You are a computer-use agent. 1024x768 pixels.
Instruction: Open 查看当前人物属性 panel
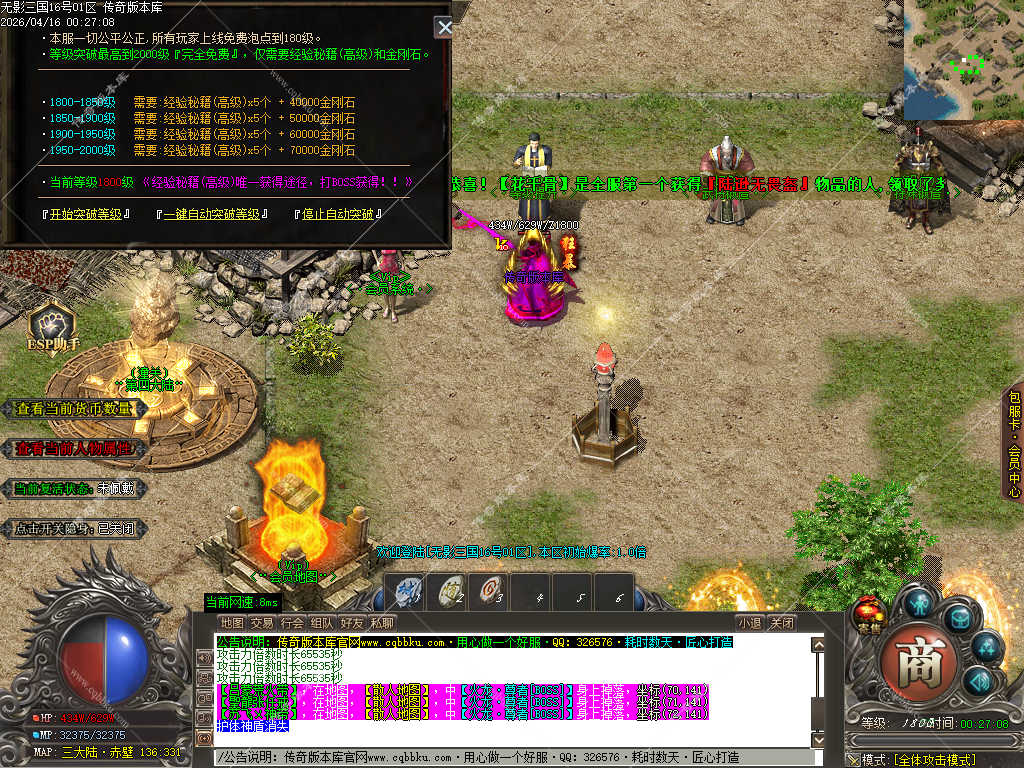point(74,449)
